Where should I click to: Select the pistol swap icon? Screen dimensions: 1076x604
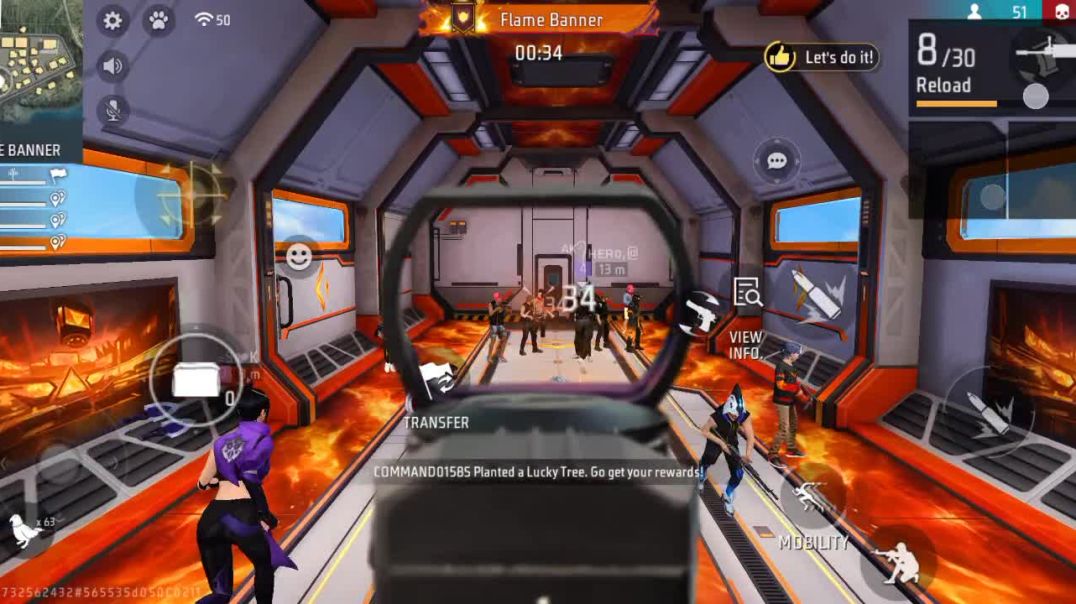tap(700, 313)
